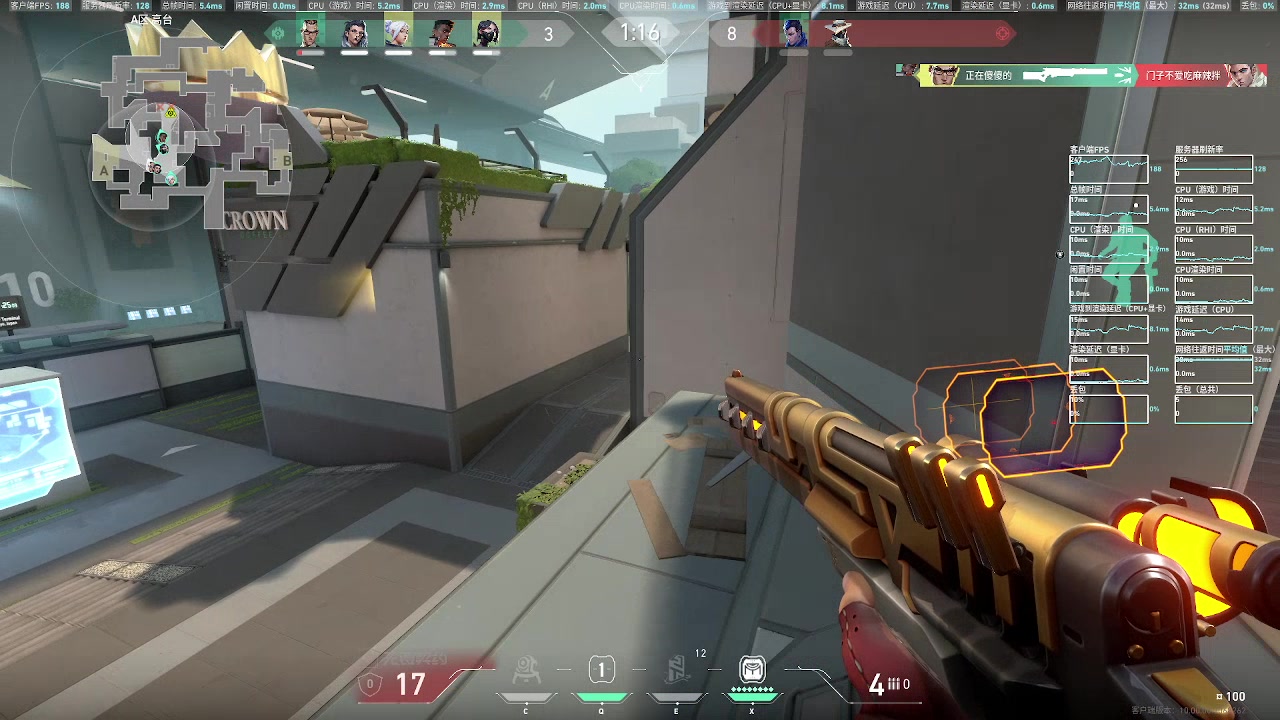The height and width of the screenshot is (720, 1280).
Task: Select the blue-haired enemy Yoru portrait
Action: click(794, 34)
